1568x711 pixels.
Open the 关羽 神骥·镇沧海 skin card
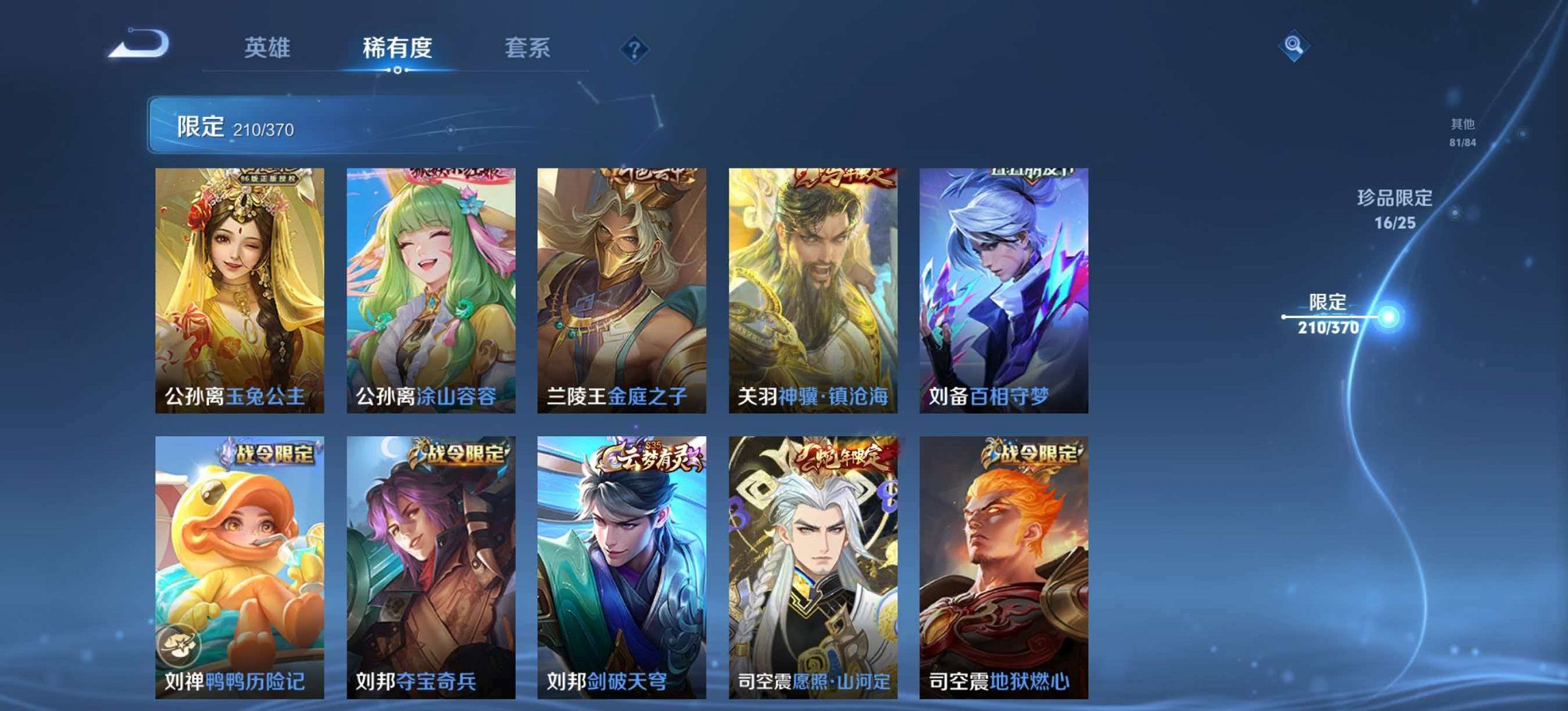[810, 287]
